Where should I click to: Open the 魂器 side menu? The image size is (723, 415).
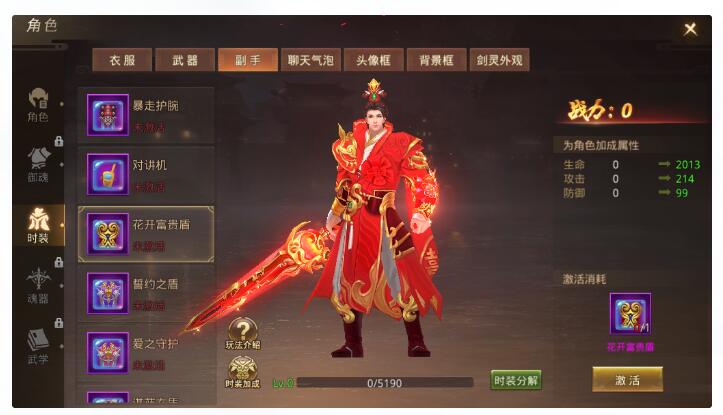point(38,286)
